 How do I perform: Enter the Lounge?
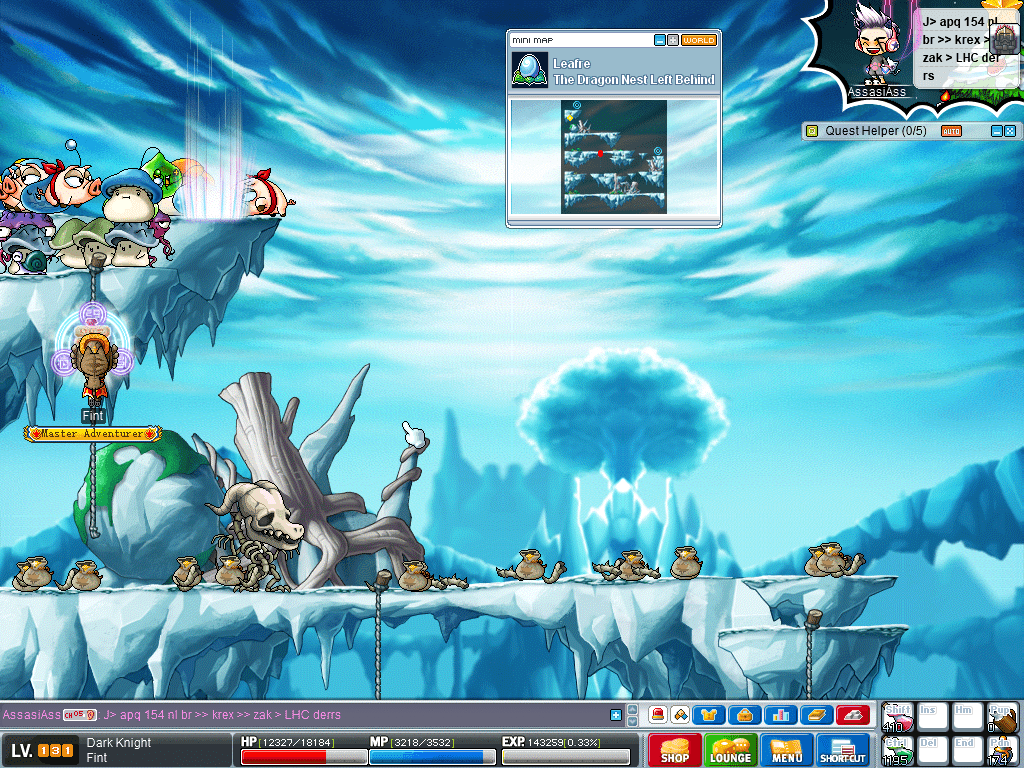tap(730, 750)
